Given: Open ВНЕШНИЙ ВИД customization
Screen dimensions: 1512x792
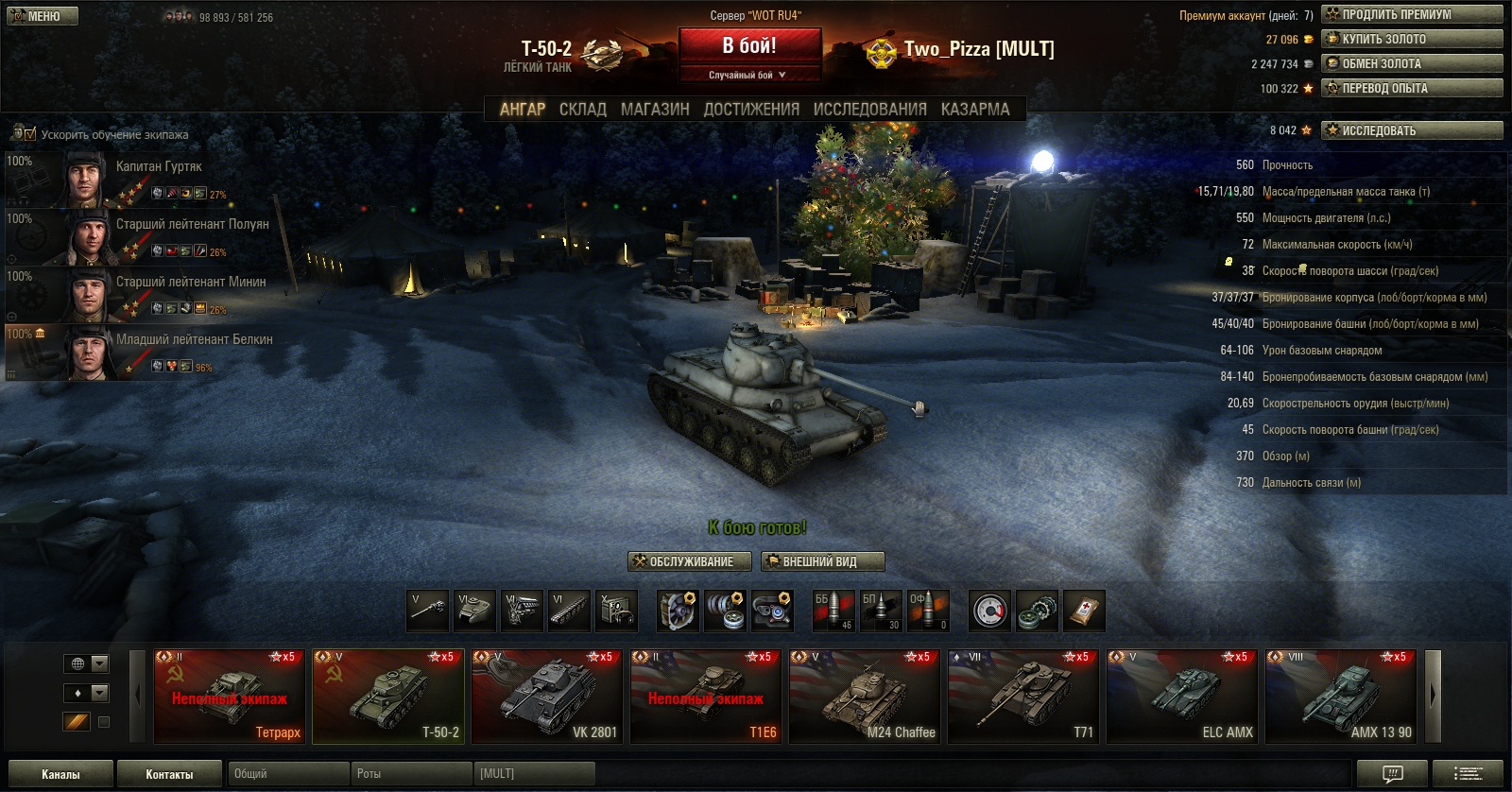Looking at the screenshot, I should [822, 561].
